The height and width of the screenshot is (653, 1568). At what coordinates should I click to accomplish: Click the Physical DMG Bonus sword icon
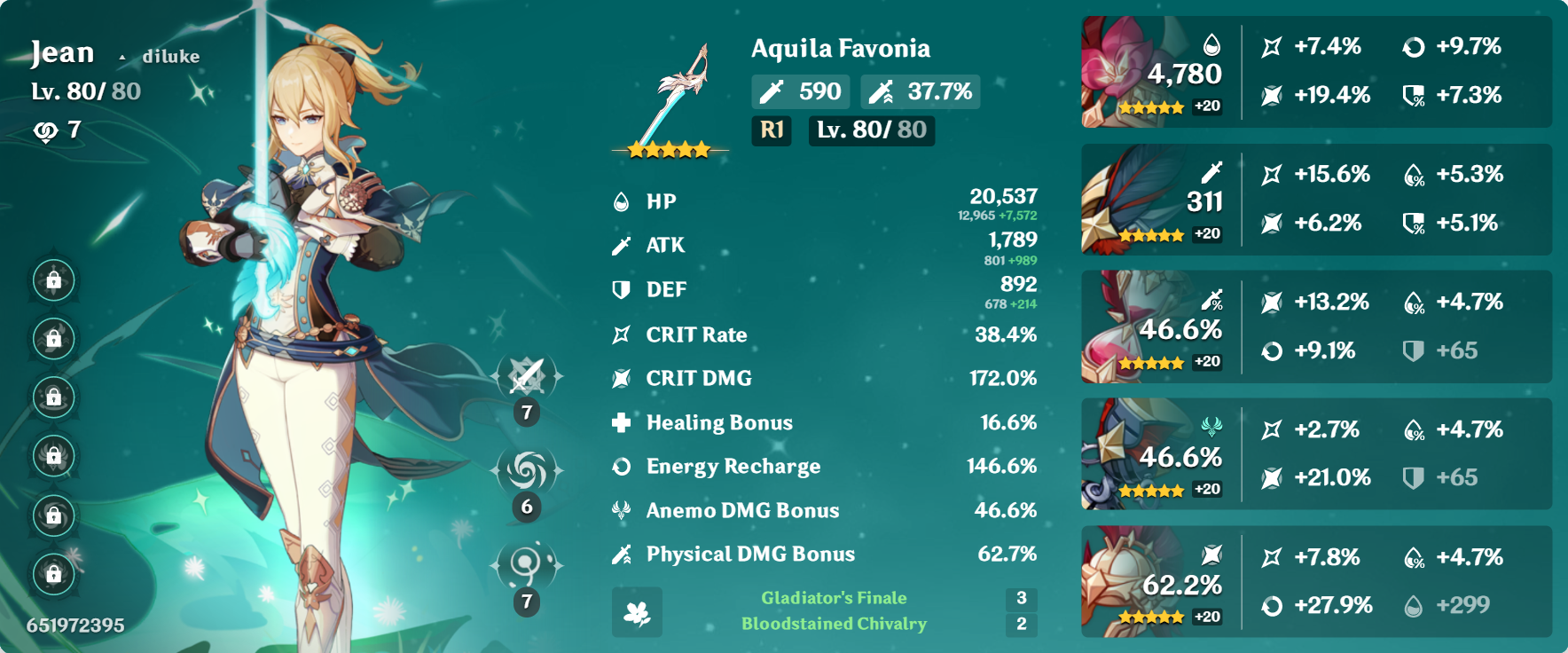(619, 554)
